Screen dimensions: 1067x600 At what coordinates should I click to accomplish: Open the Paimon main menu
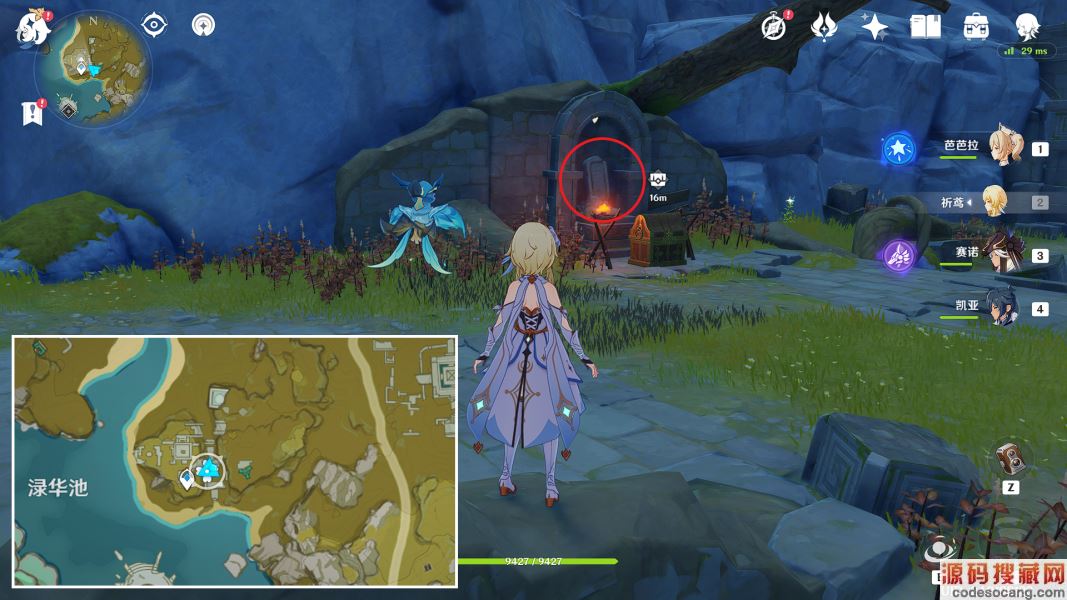tap(33, 28)
